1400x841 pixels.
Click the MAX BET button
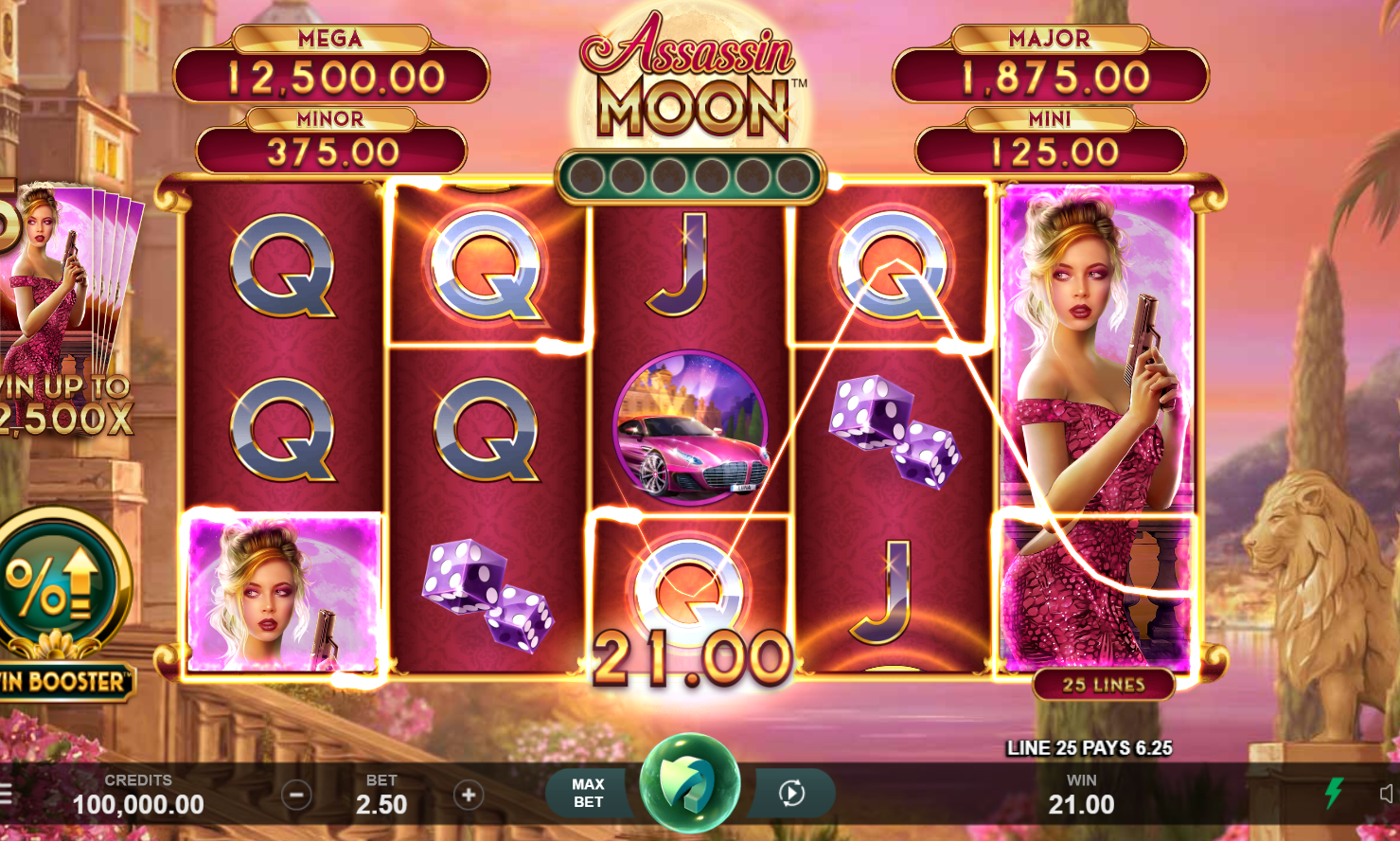[x=587, y=792]
